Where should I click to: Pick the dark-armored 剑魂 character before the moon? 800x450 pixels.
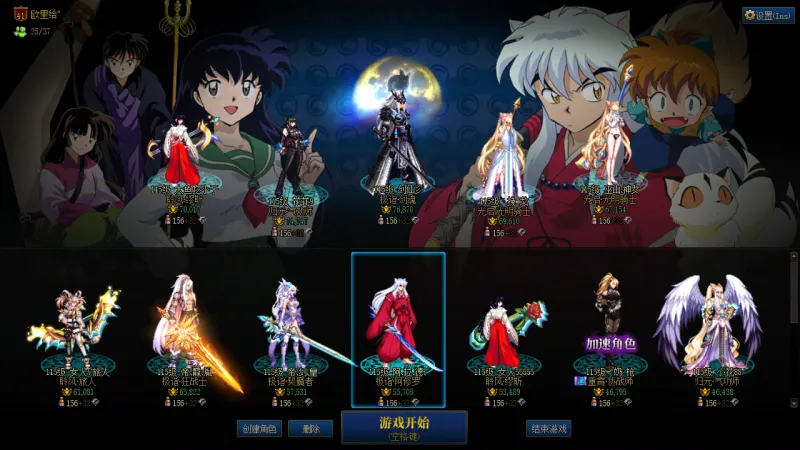(x=399, y=150)
